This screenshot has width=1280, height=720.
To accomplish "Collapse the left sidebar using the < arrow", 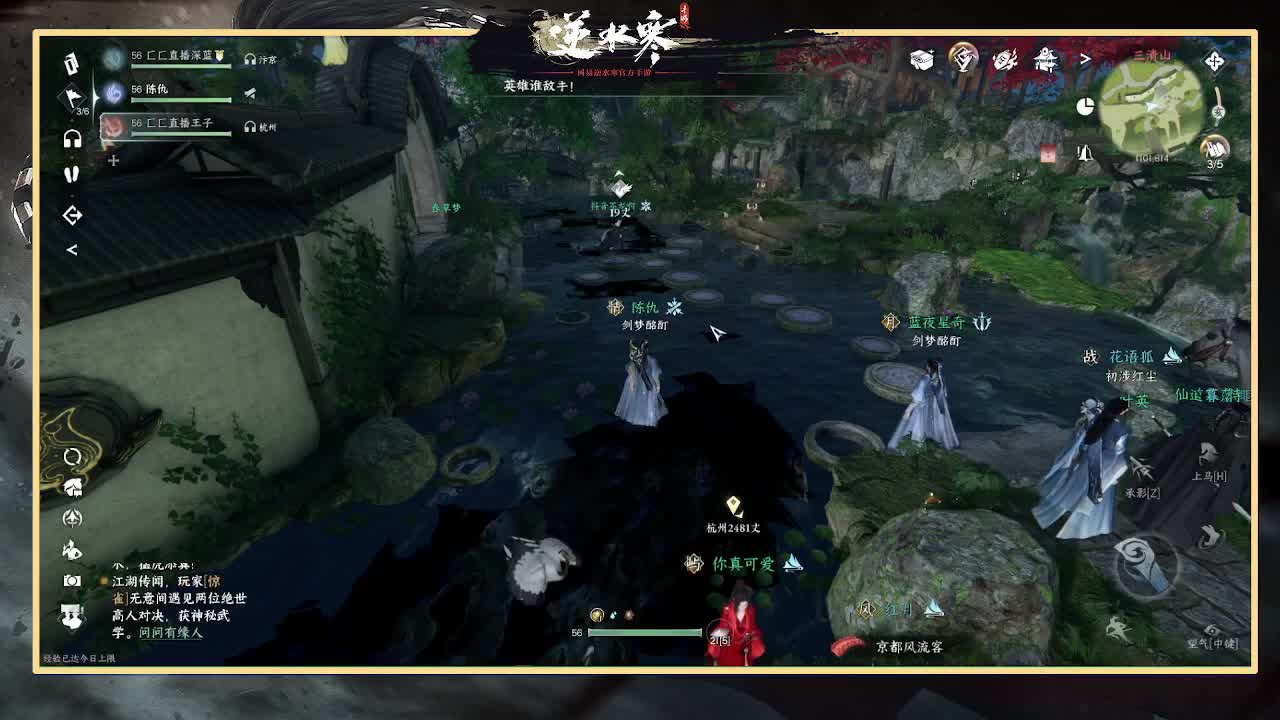I will point(71,249).
